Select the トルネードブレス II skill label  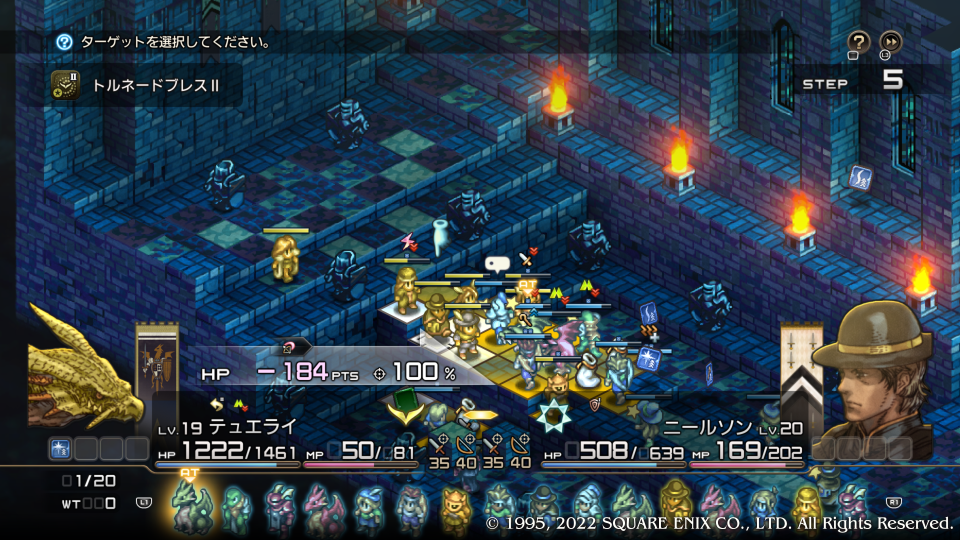coord(155,85)
